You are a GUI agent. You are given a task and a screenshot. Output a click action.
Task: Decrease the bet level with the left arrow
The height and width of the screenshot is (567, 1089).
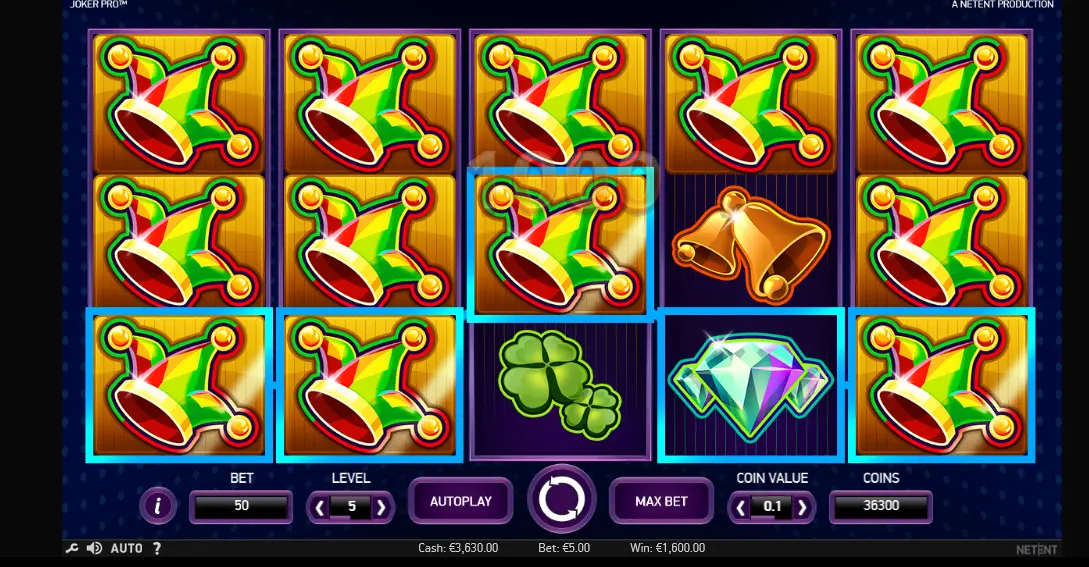click(320, 507)
